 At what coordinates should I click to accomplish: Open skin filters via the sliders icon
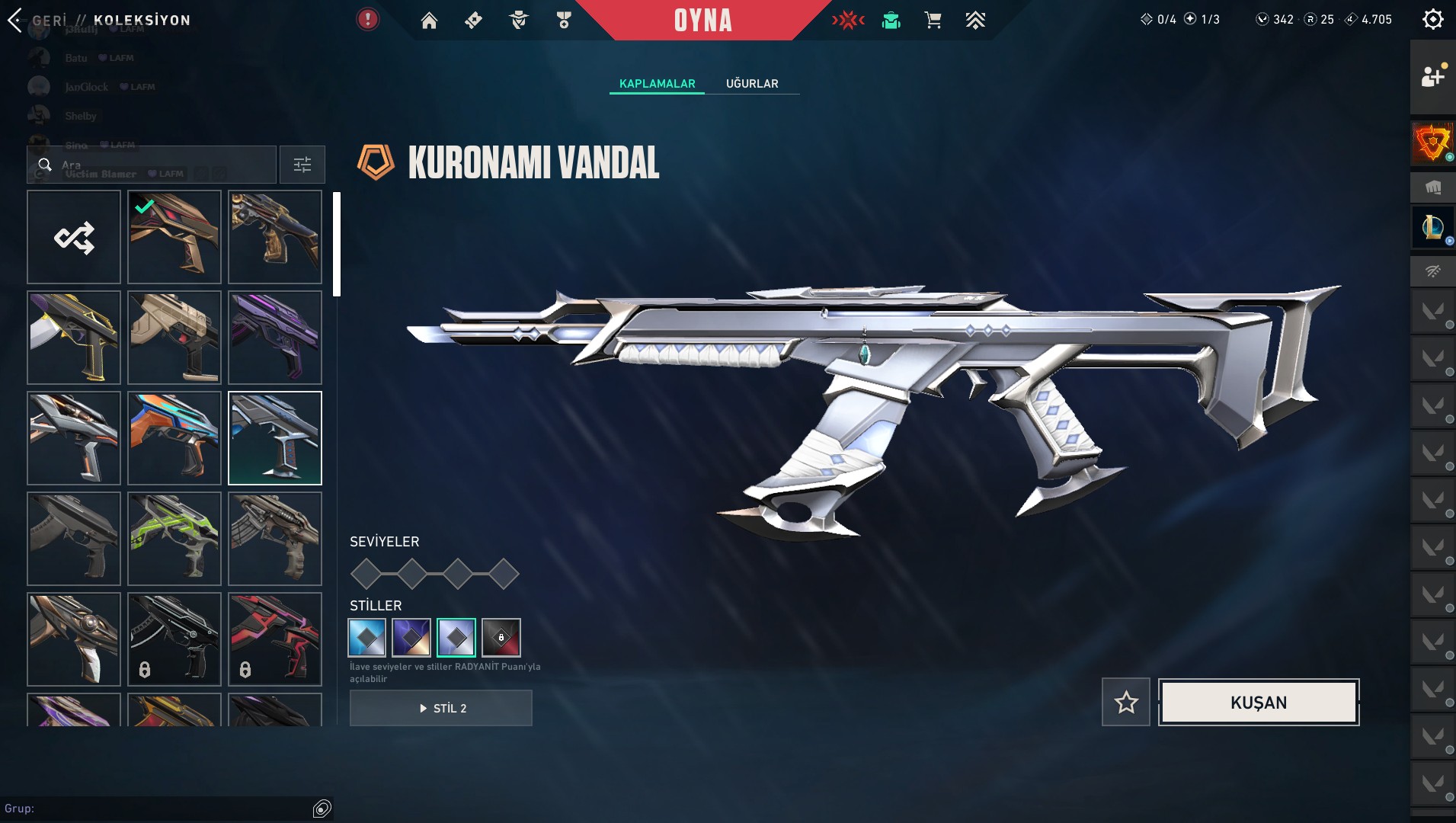click(302, 164)
